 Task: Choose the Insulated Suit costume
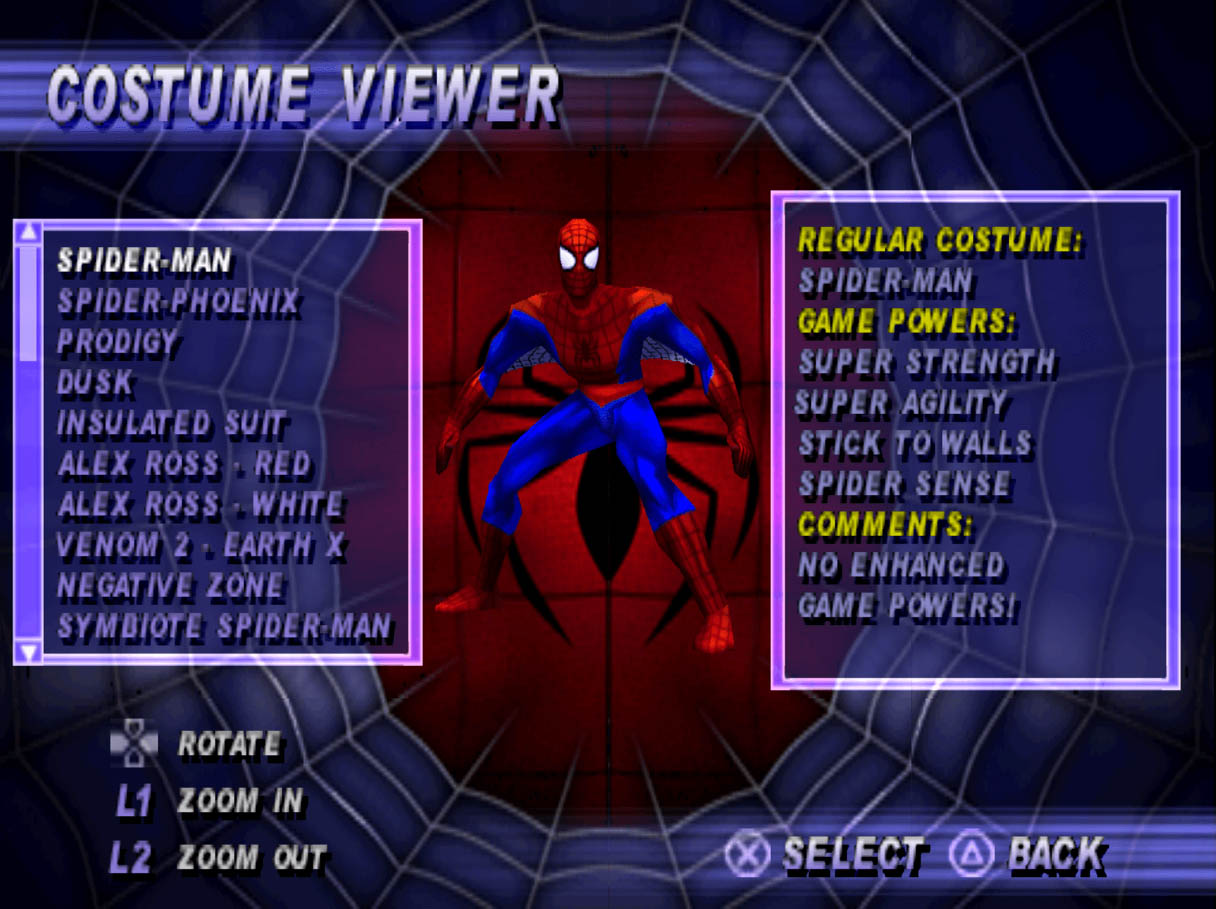click(171, 424)
